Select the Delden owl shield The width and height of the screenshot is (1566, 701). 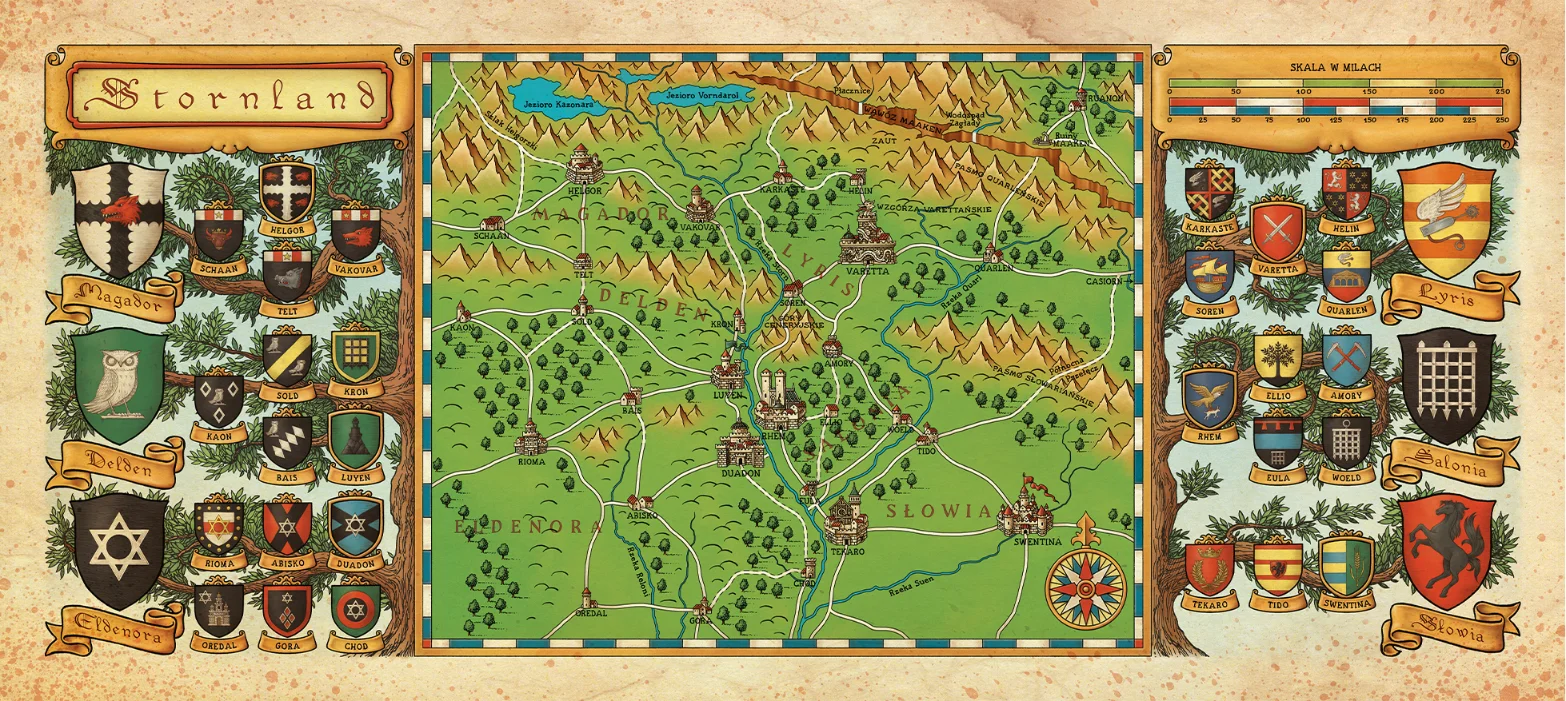click(119, 384)
